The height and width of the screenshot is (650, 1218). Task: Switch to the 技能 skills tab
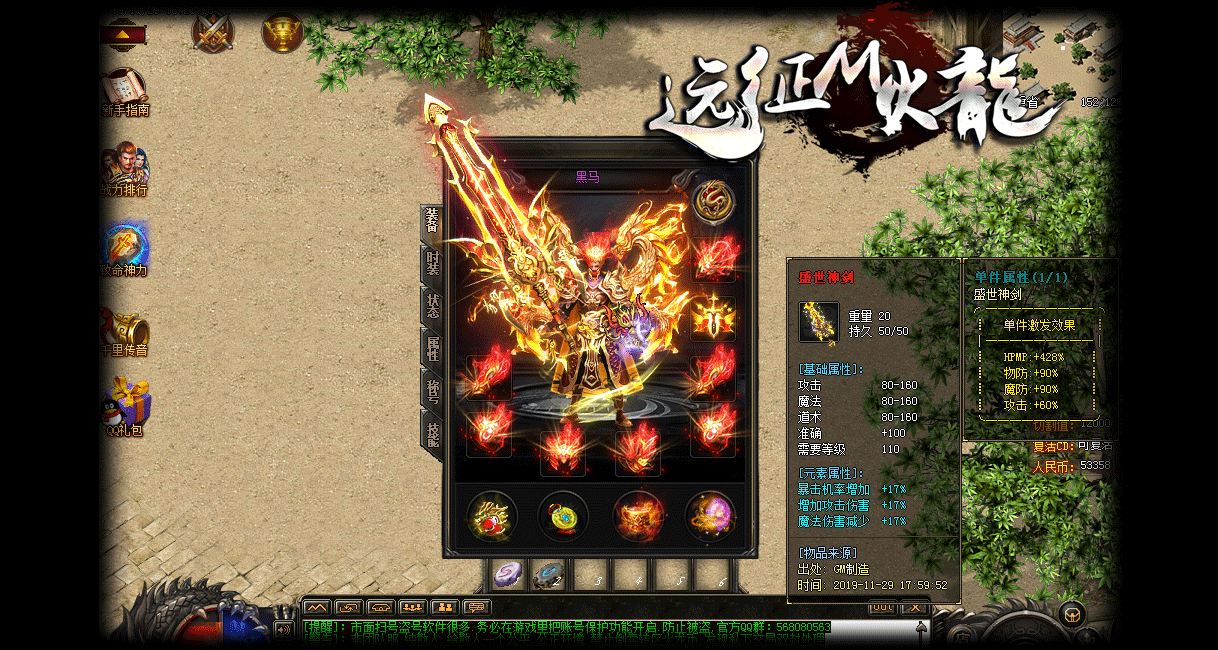click(x=432, y=434)
